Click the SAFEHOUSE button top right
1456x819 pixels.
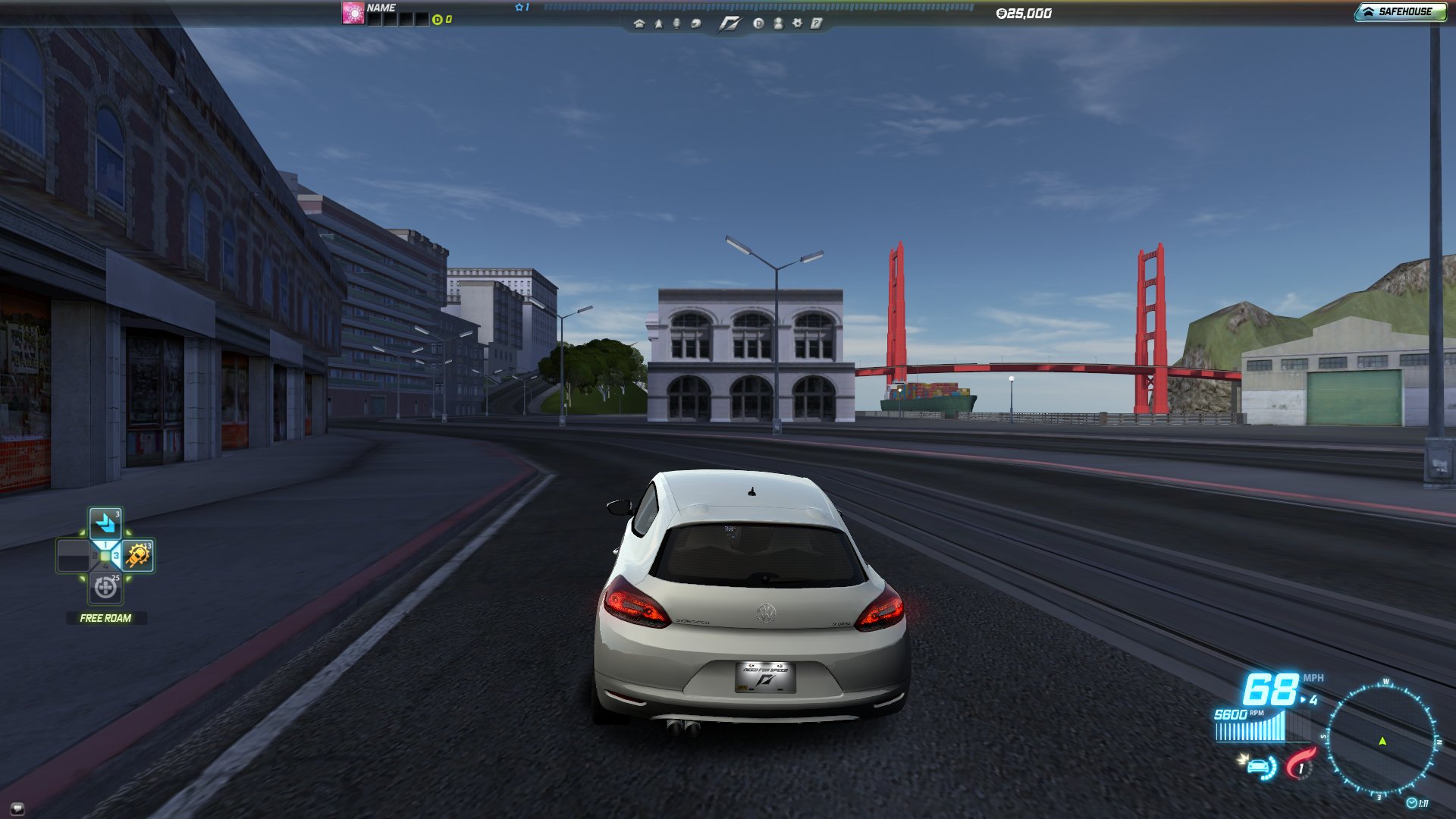point(1403,11)
